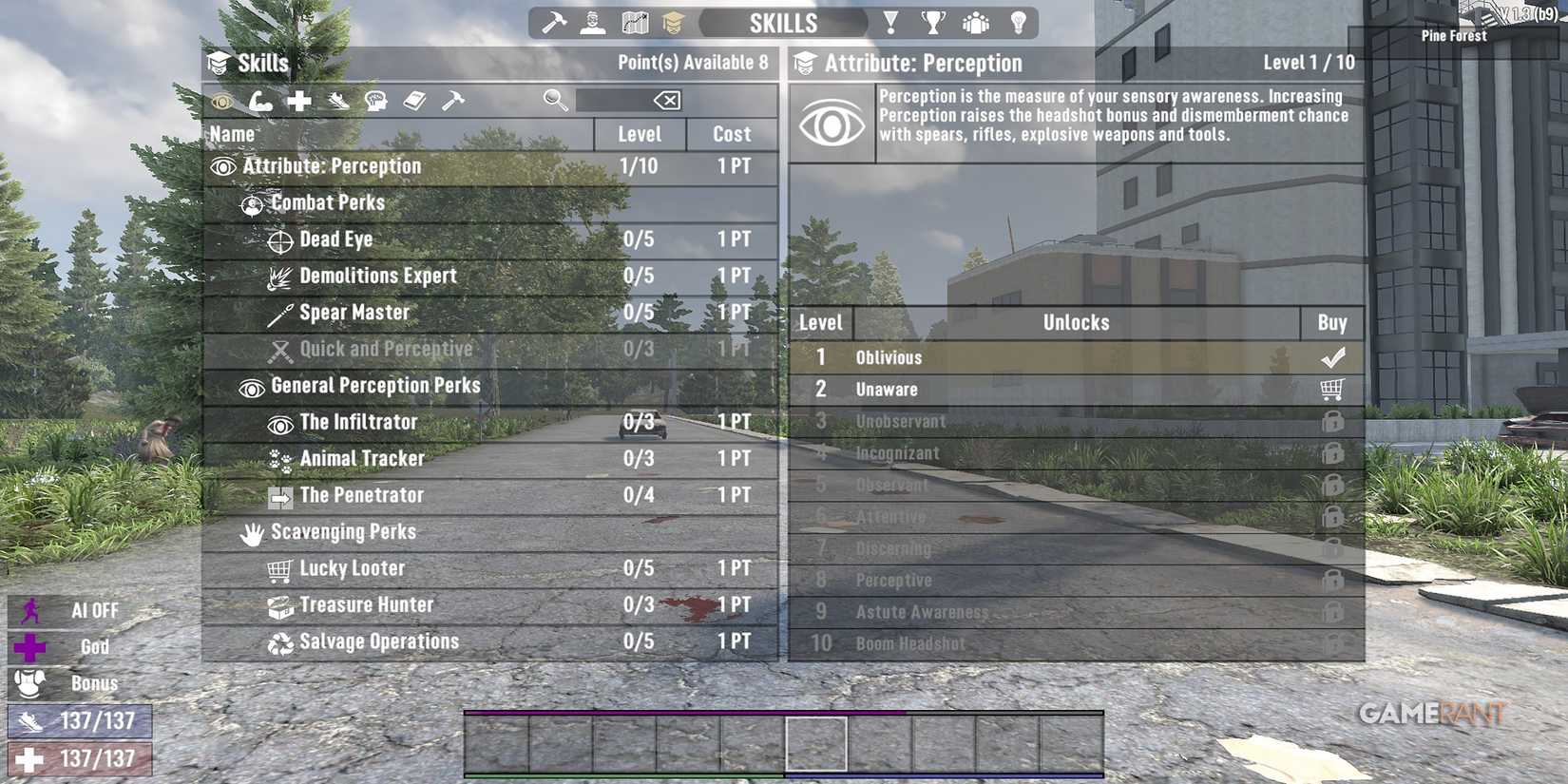Expand the Combat Perks category
This screenshot has width=1568, height=784.
click(327, 202)
